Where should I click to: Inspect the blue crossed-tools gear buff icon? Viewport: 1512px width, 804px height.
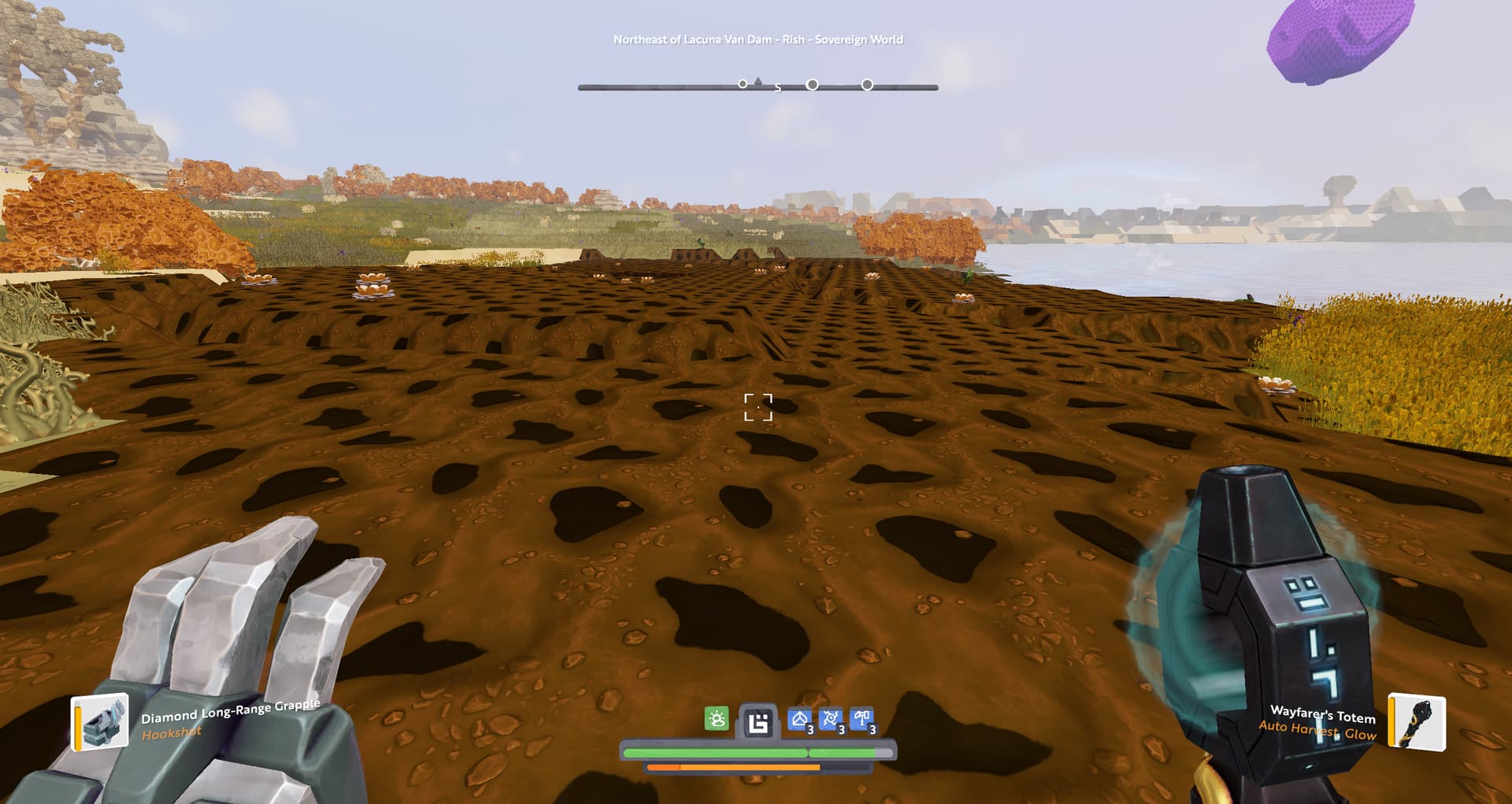click(831, 719)
